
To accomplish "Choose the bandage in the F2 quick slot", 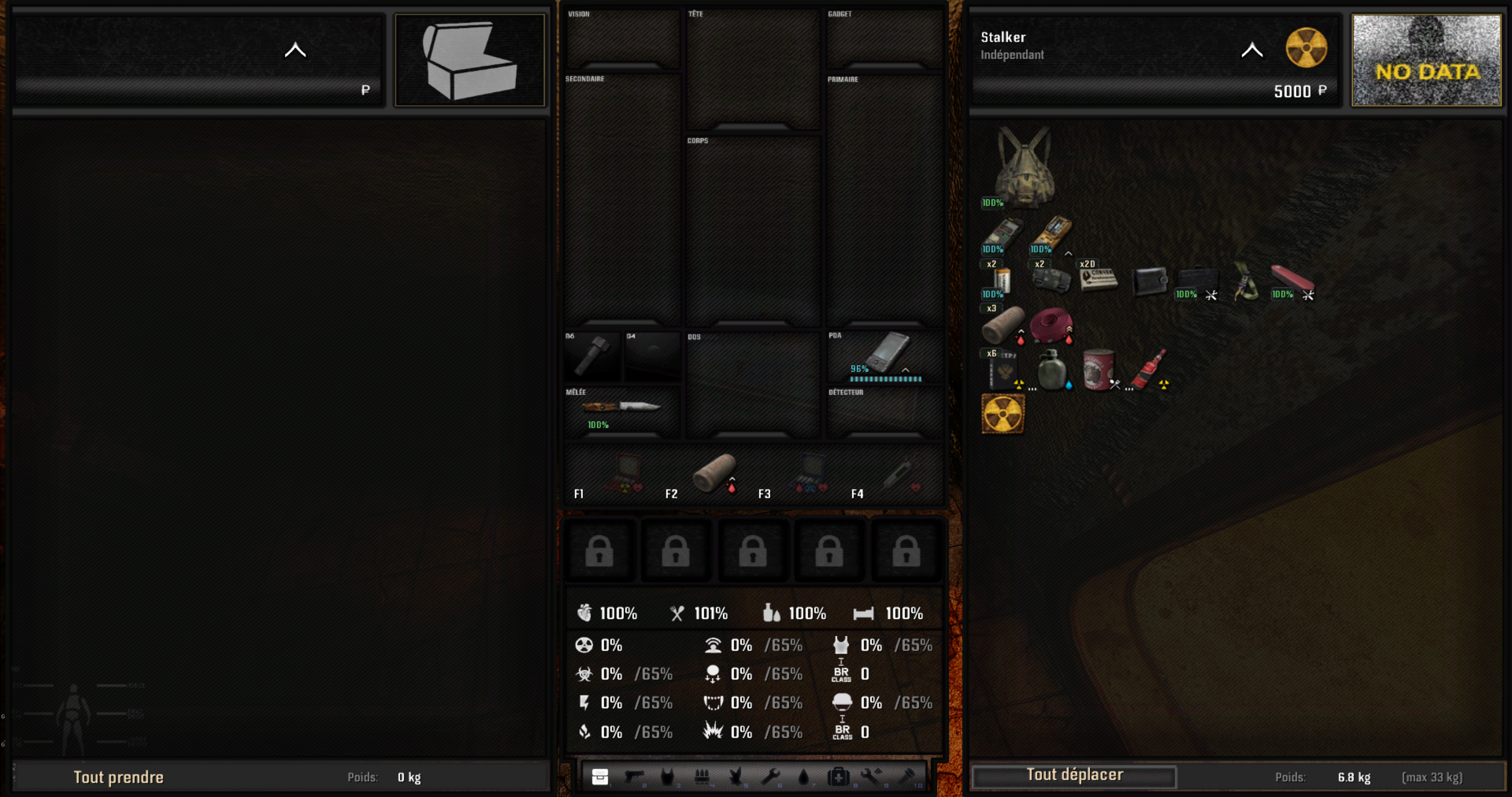I will 714,473.
